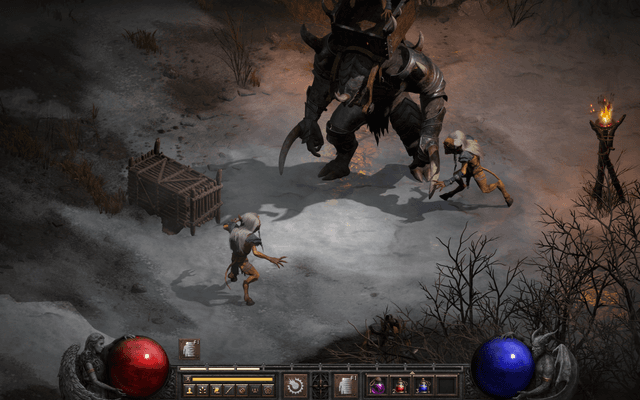
Task: Select the left attack skill icon
Action: [295, 385]
